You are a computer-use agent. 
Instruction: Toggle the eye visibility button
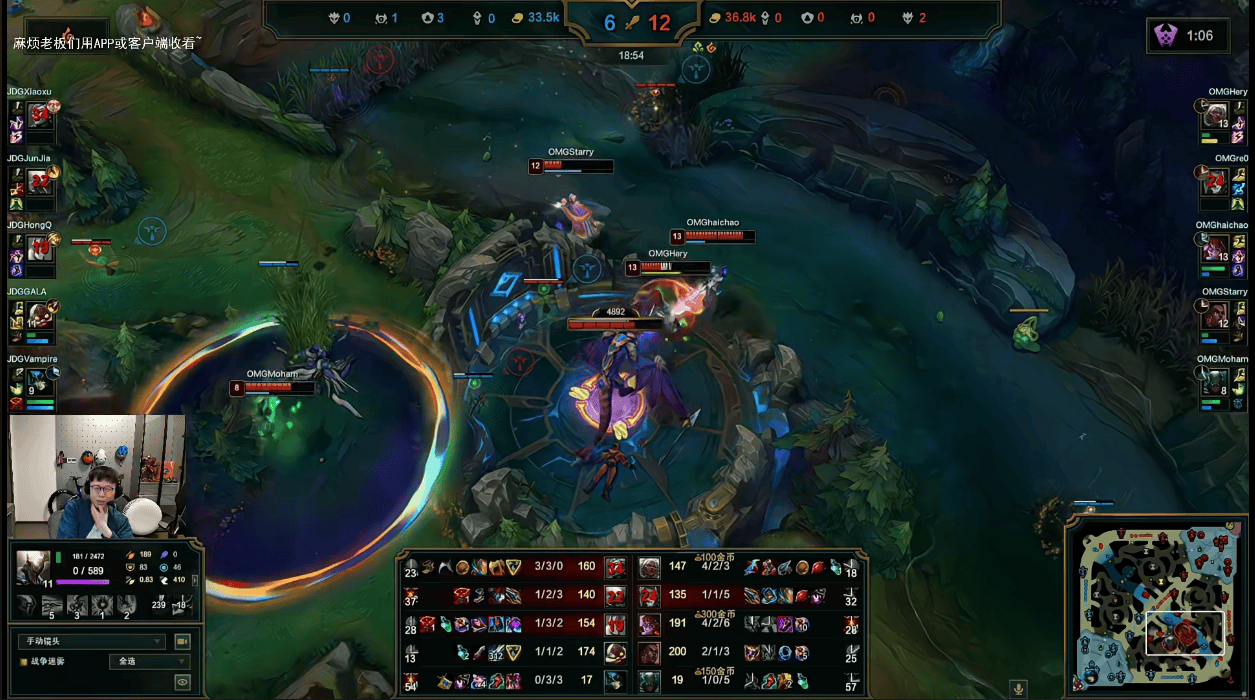coord(182,682)
